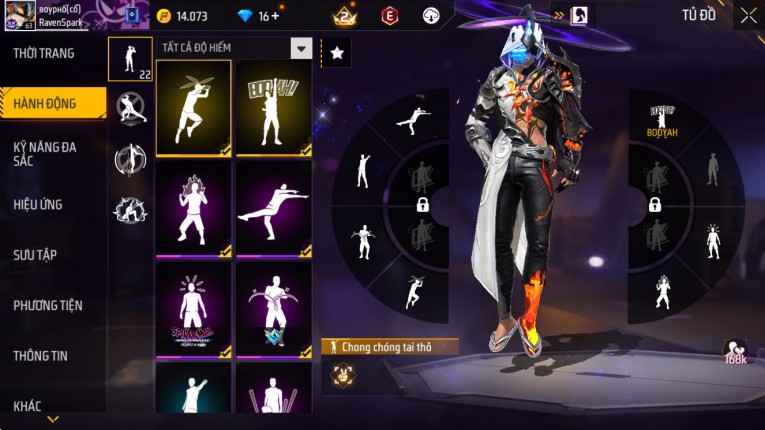Toggle the star favorites filter

pos(336,53)
